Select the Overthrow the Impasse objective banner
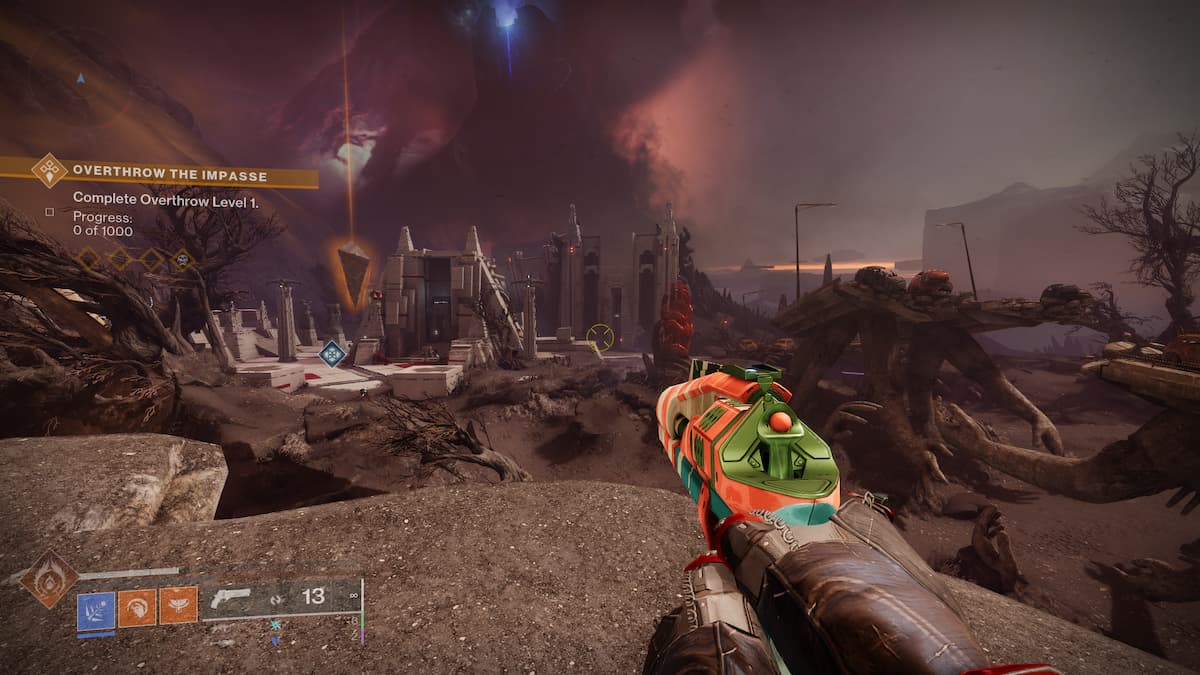This screenshot has width=1200, height=675. (x=170, y=176)
